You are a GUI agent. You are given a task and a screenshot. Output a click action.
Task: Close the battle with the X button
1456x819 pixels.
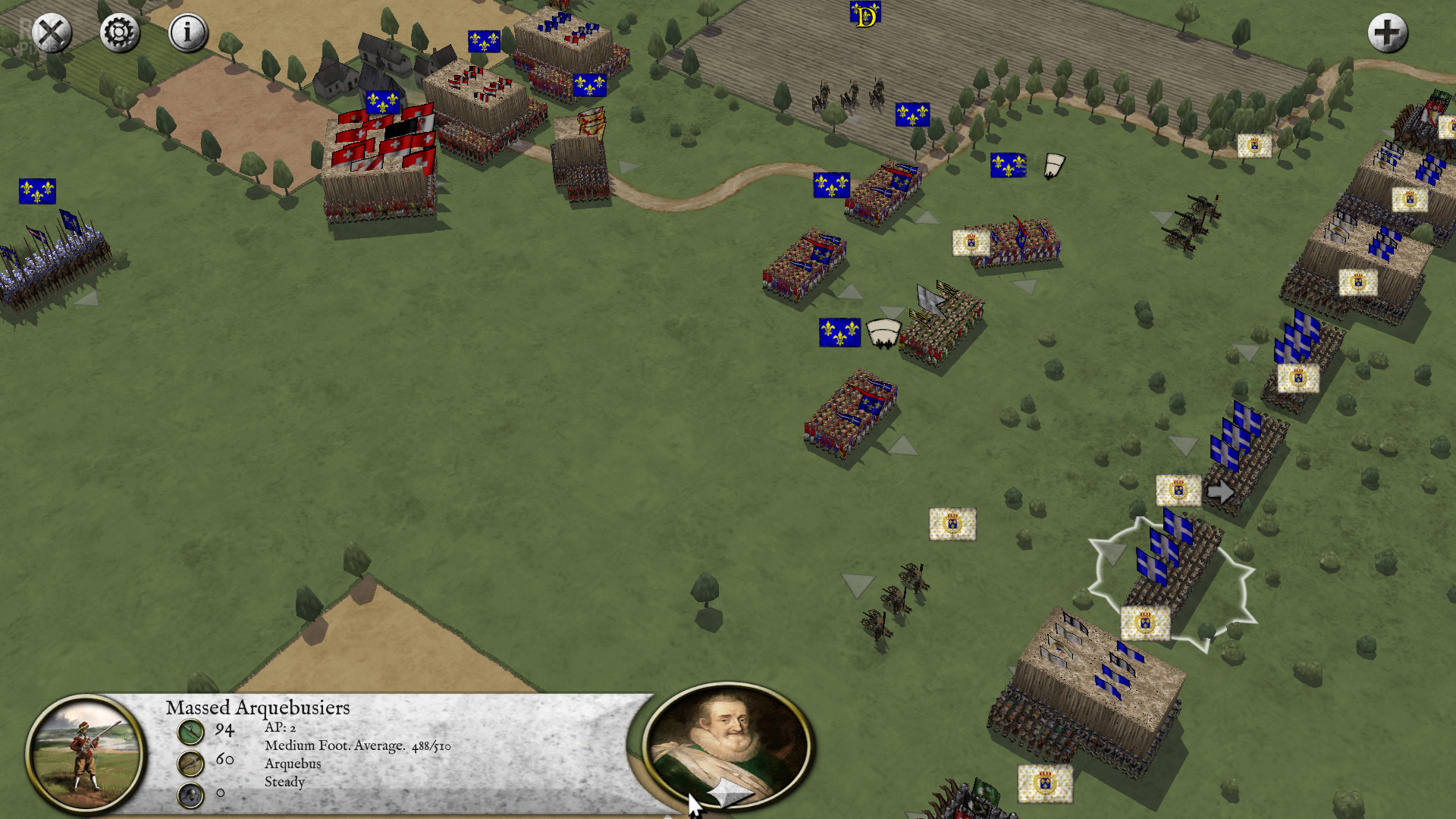52,33
